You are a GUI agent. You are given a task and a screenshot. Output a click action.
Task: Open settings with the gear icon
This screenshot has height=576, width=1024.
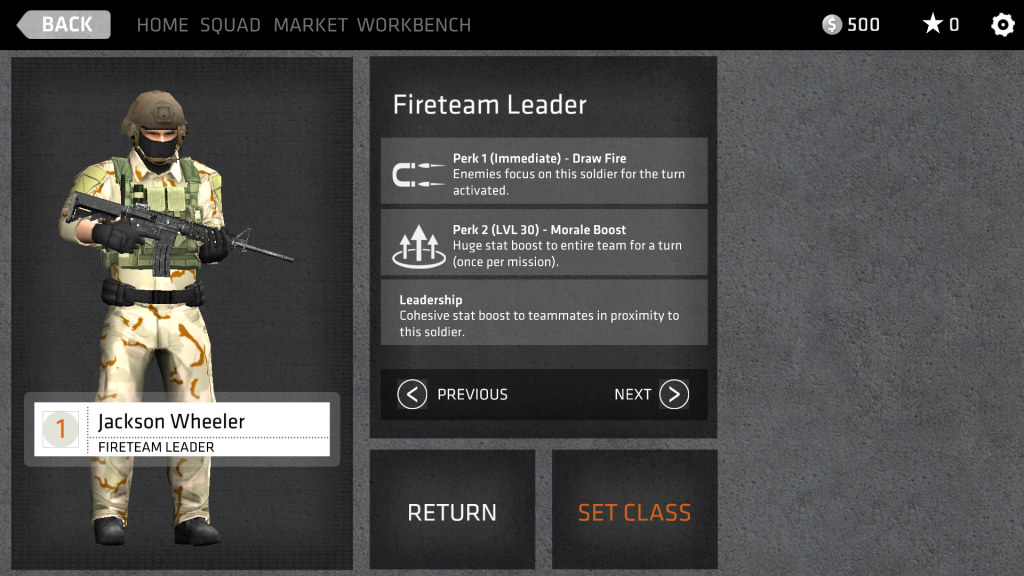(1002, 25)
